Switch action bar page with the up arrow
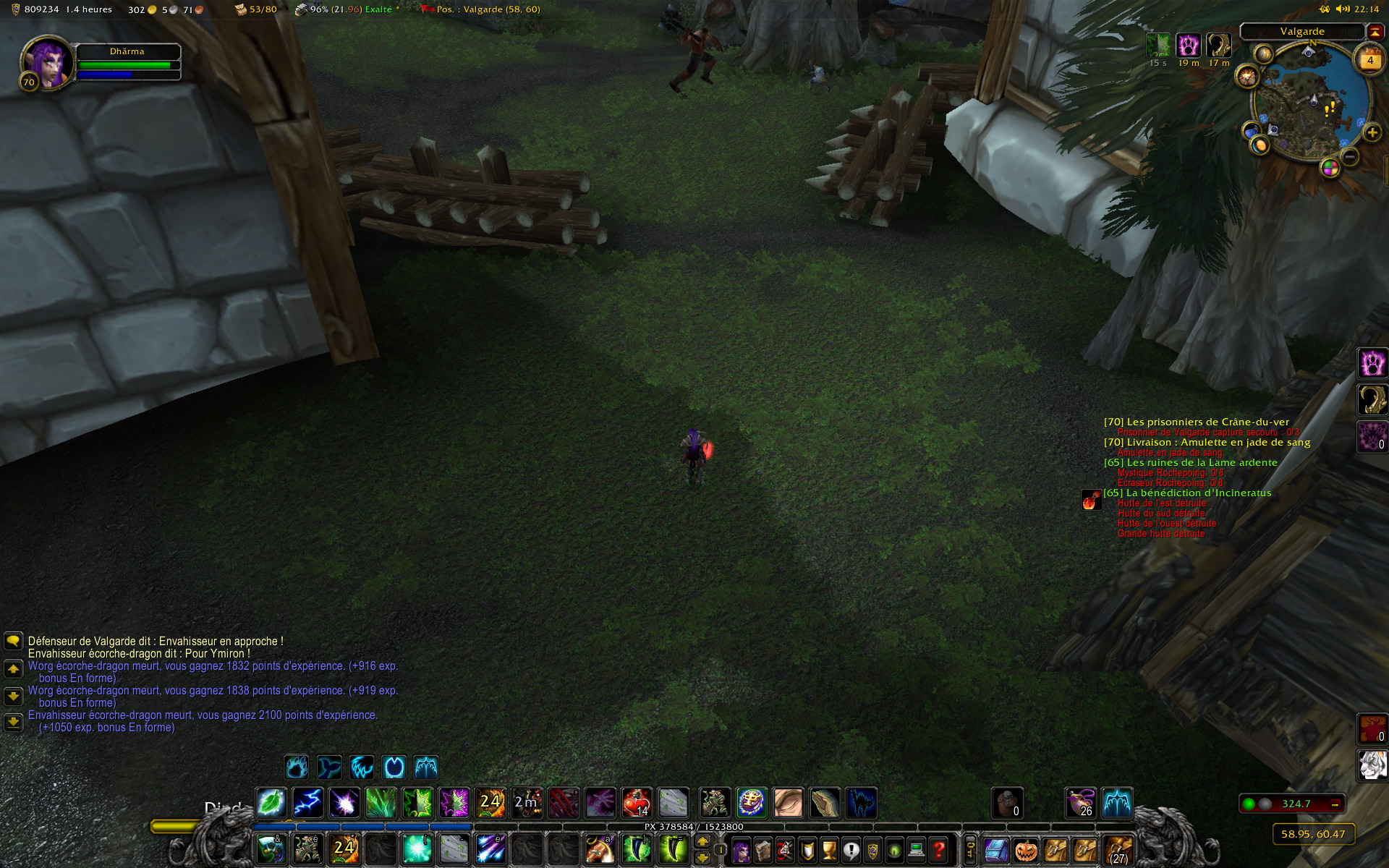This screenshot has height=868, width=1389. click(702, 841)
